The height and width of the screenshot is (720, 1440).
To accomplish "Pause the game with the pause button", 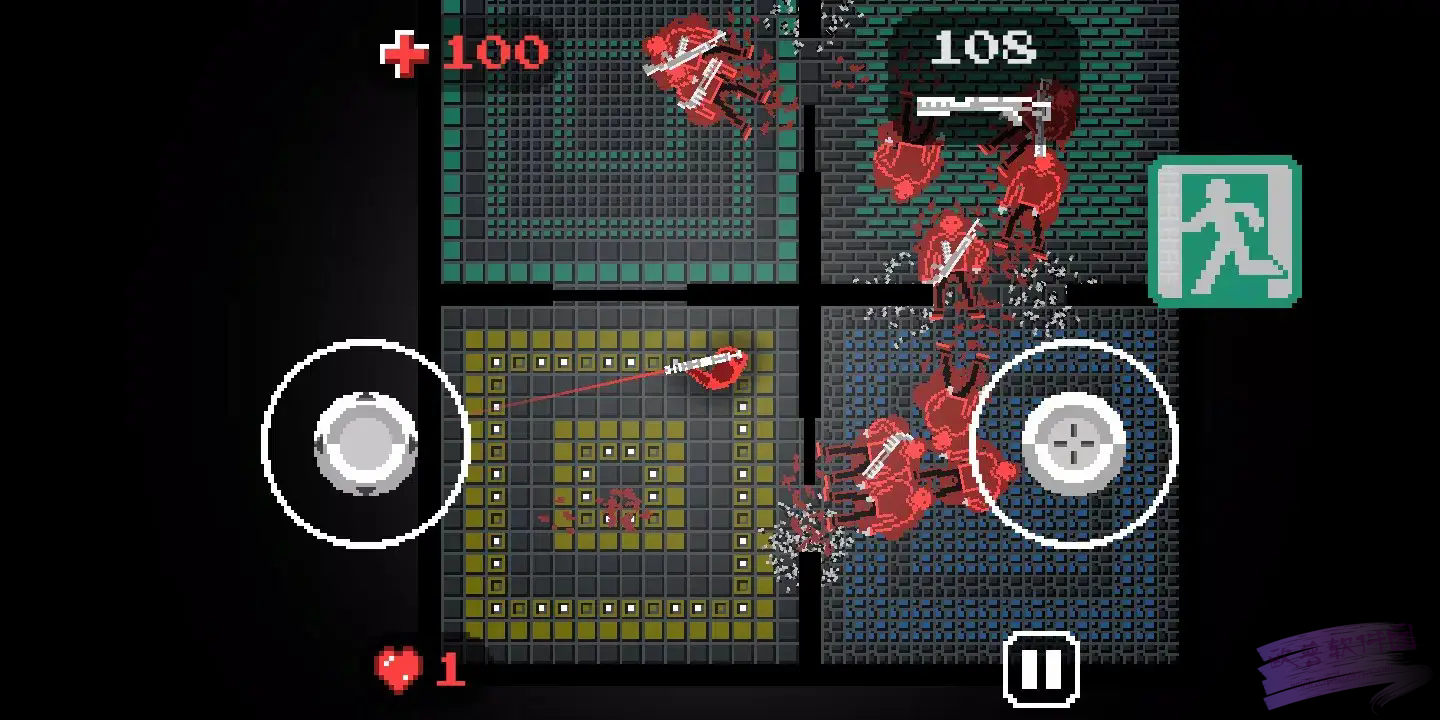I will 1040,668.
